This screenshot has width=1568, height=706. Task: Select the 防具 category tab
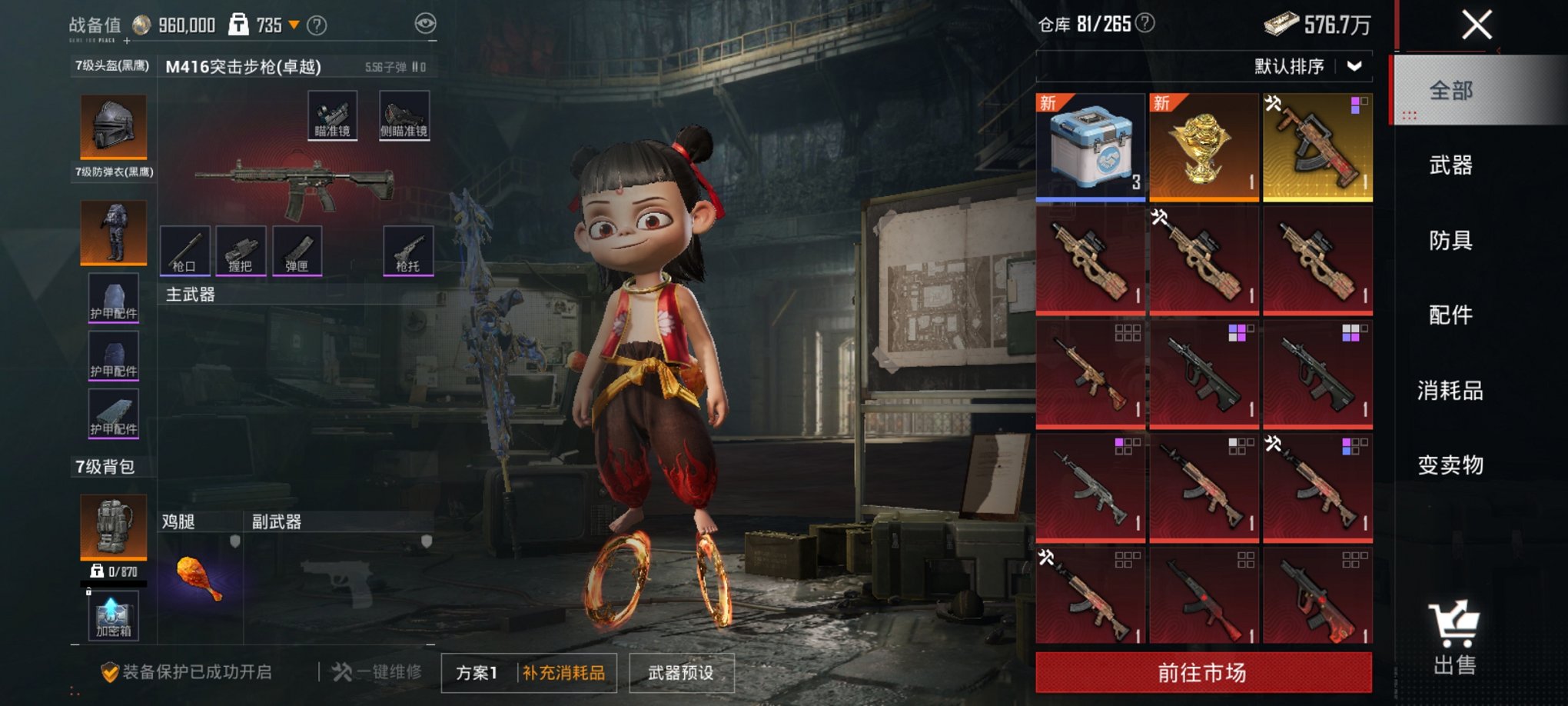point(1450,241)
